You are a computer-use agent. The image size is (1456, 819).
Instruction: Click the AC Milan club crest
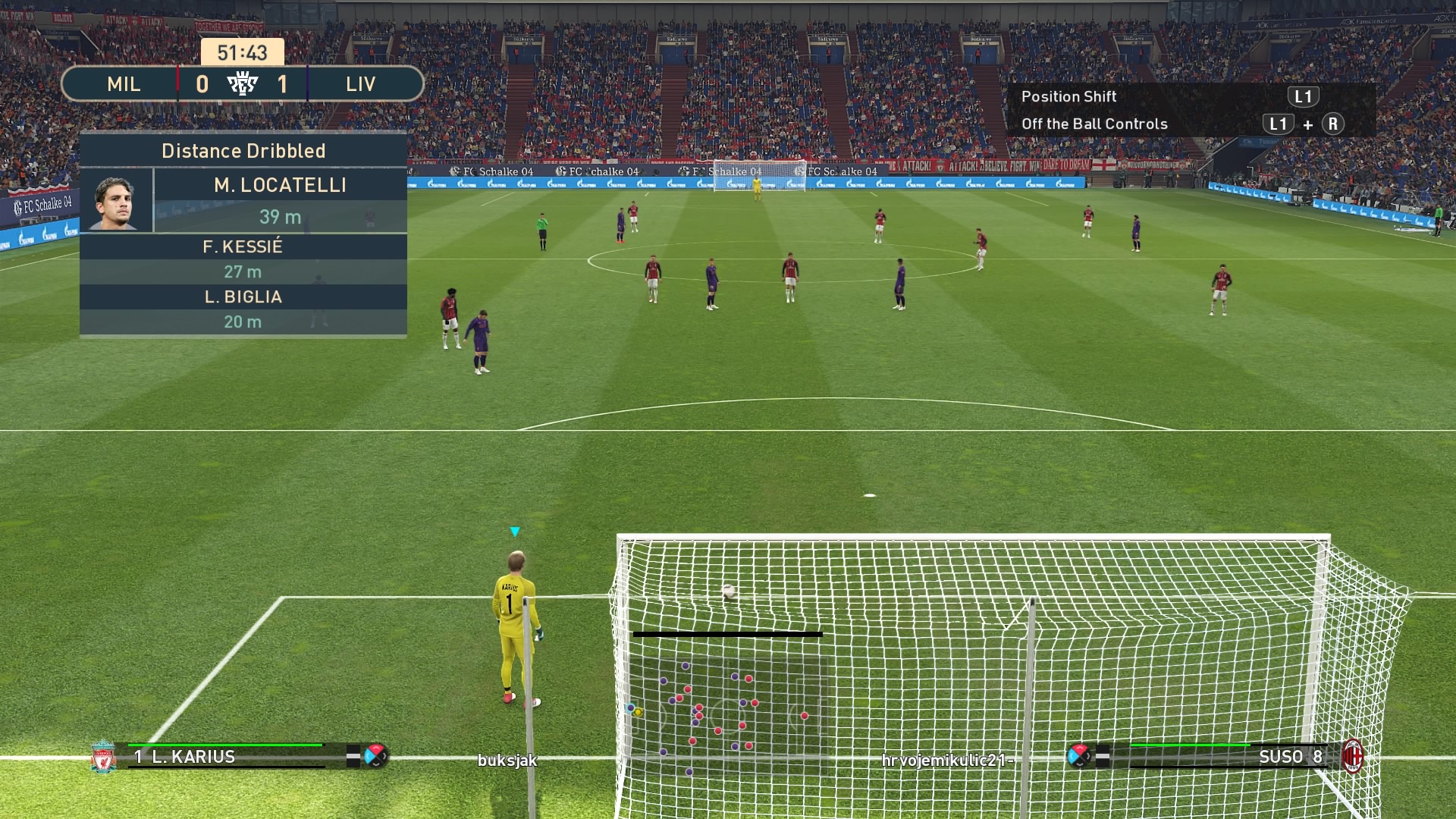1353,756
